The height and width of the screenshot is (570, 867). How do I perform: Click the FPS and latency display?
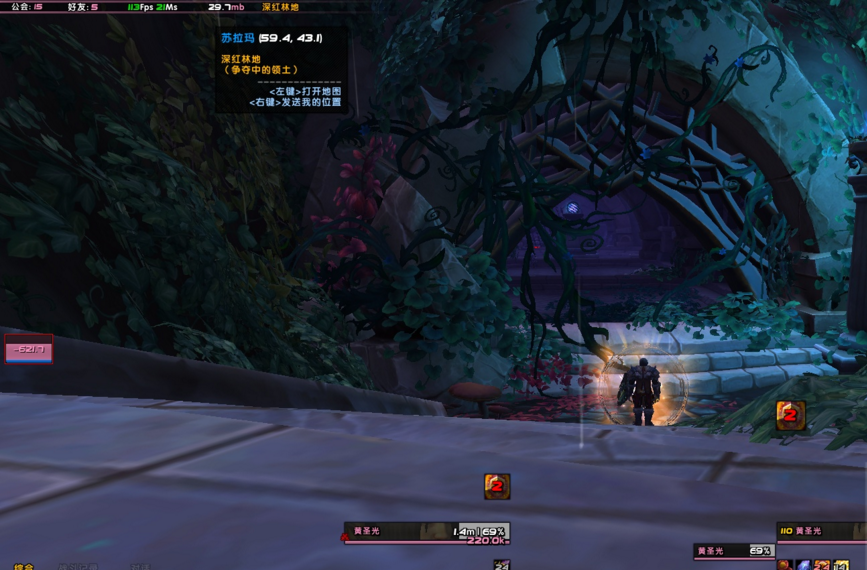pyautogui.click(x=152, y=7)
